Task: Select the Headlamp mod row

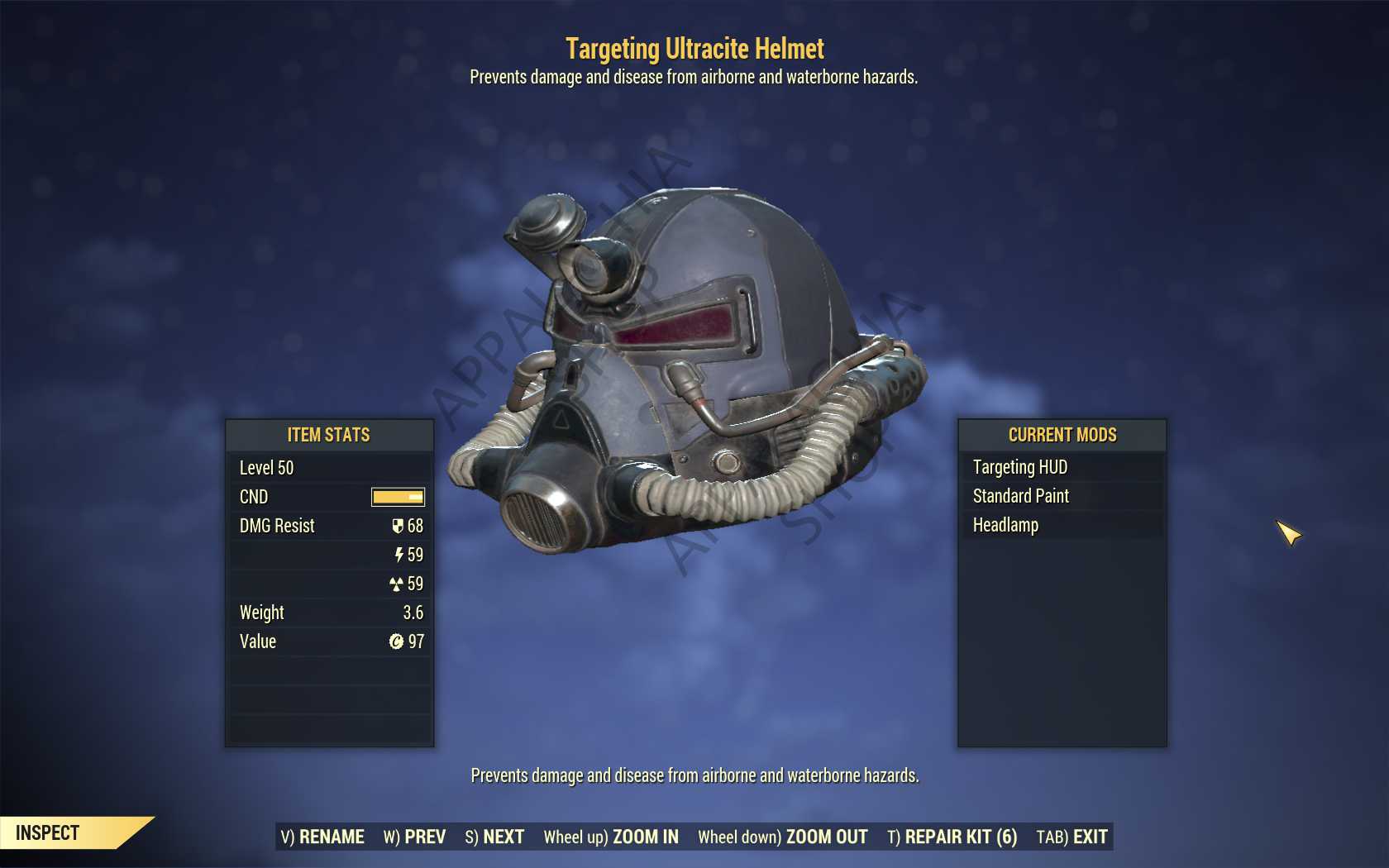Action: click(1062, 525)
